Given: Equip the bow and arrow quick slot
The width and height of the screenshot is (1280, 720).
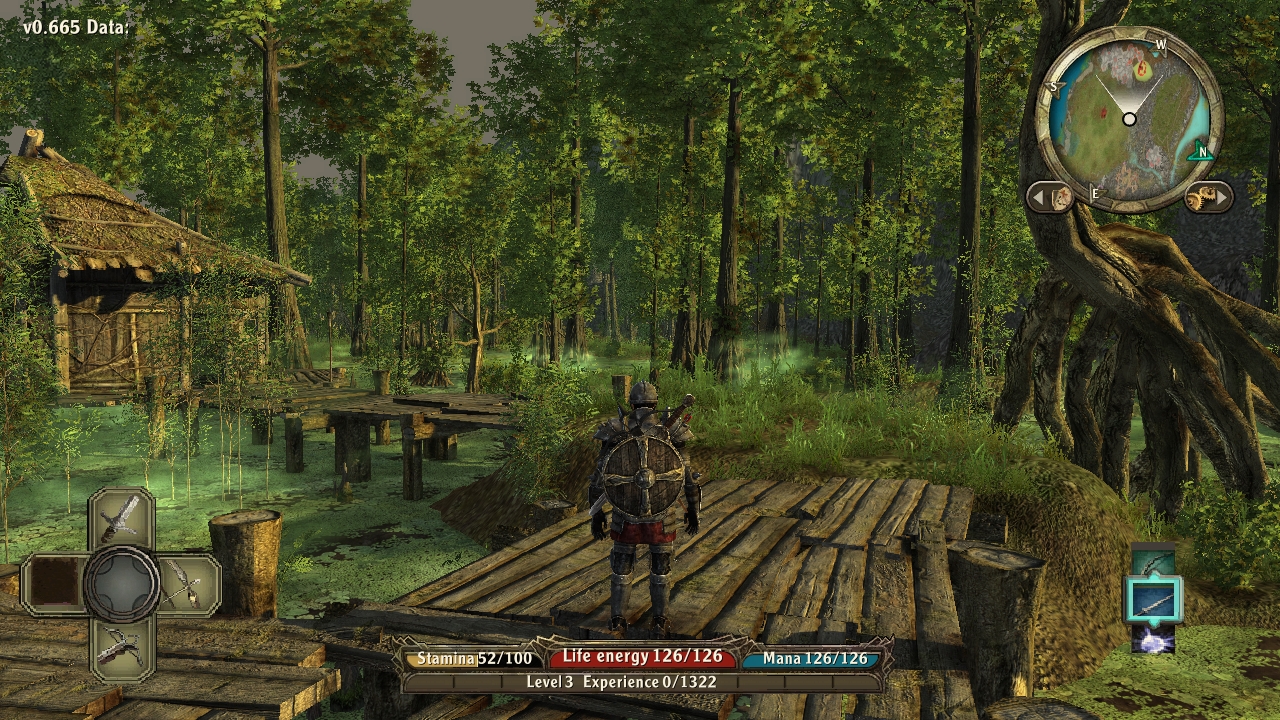Looking at the screenshot, I should 187,584.
